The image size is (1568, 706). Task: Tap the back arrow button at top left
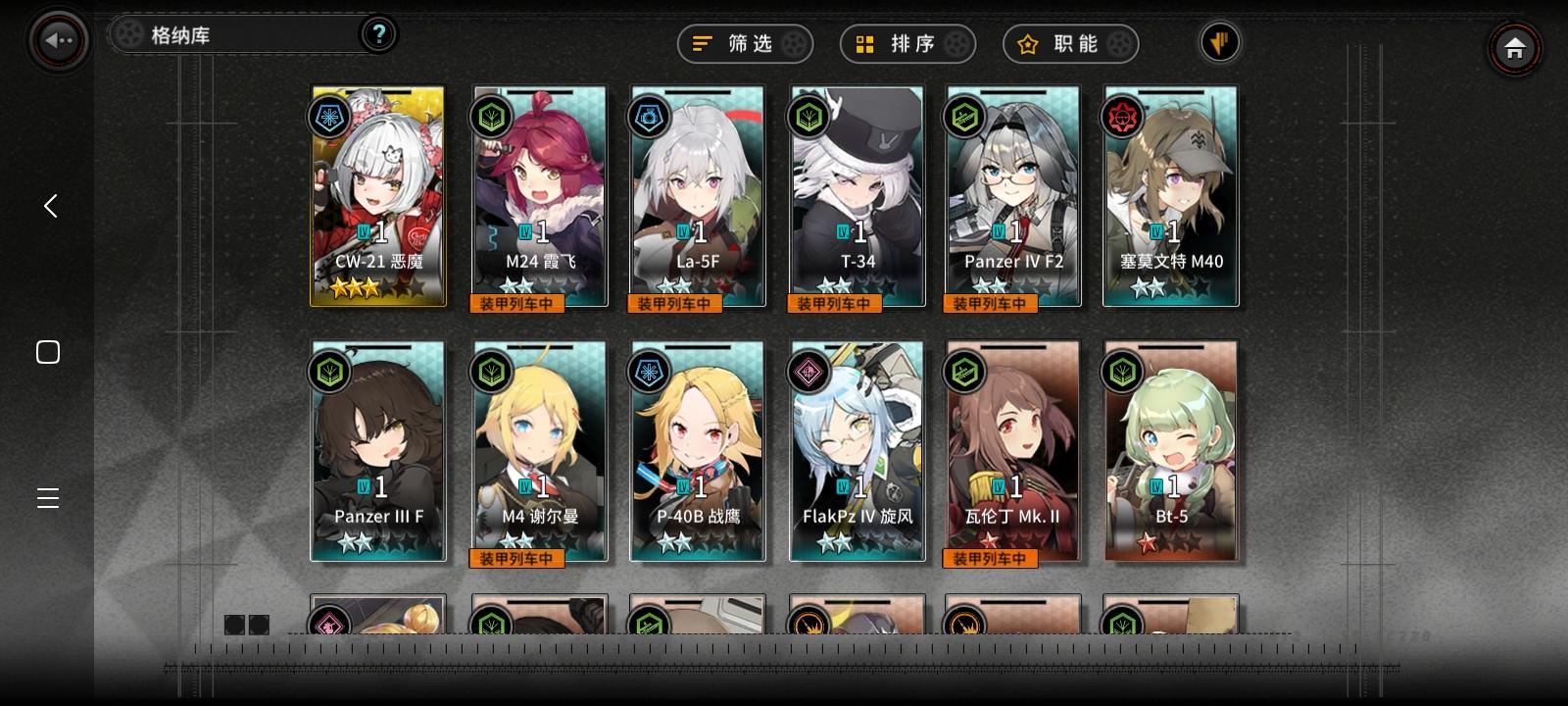pos(58,39)
